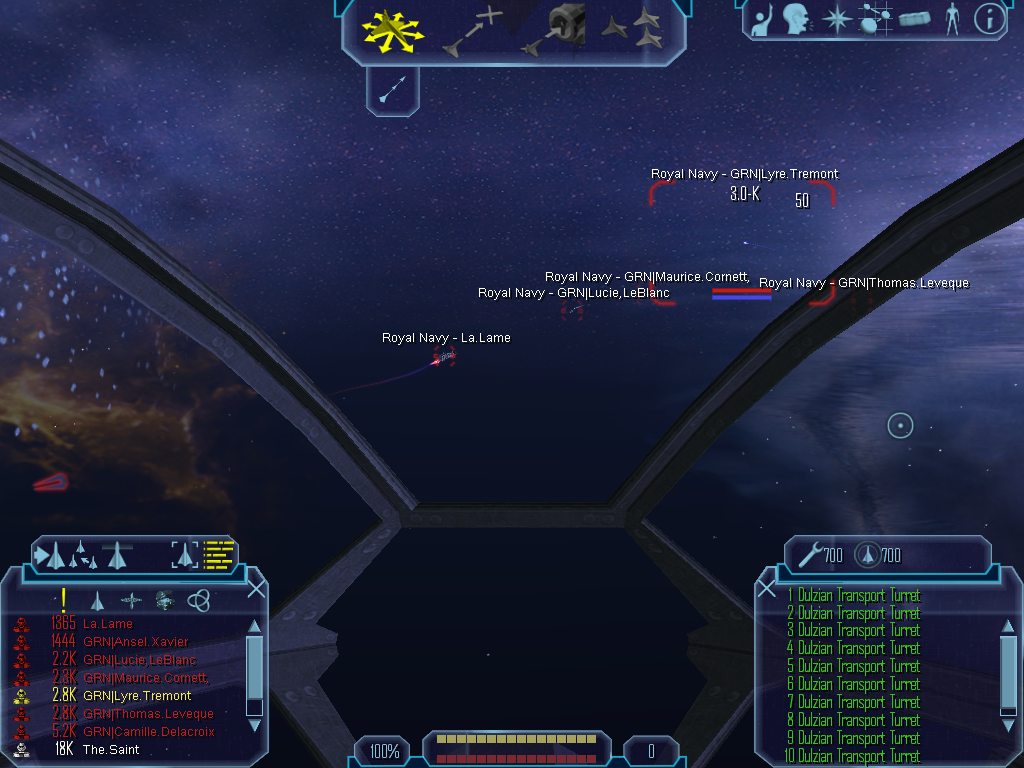The width and height of the screenshot is (1024, 768).
Task: Open the four-point star nav map icon
Action: (836, 18)
